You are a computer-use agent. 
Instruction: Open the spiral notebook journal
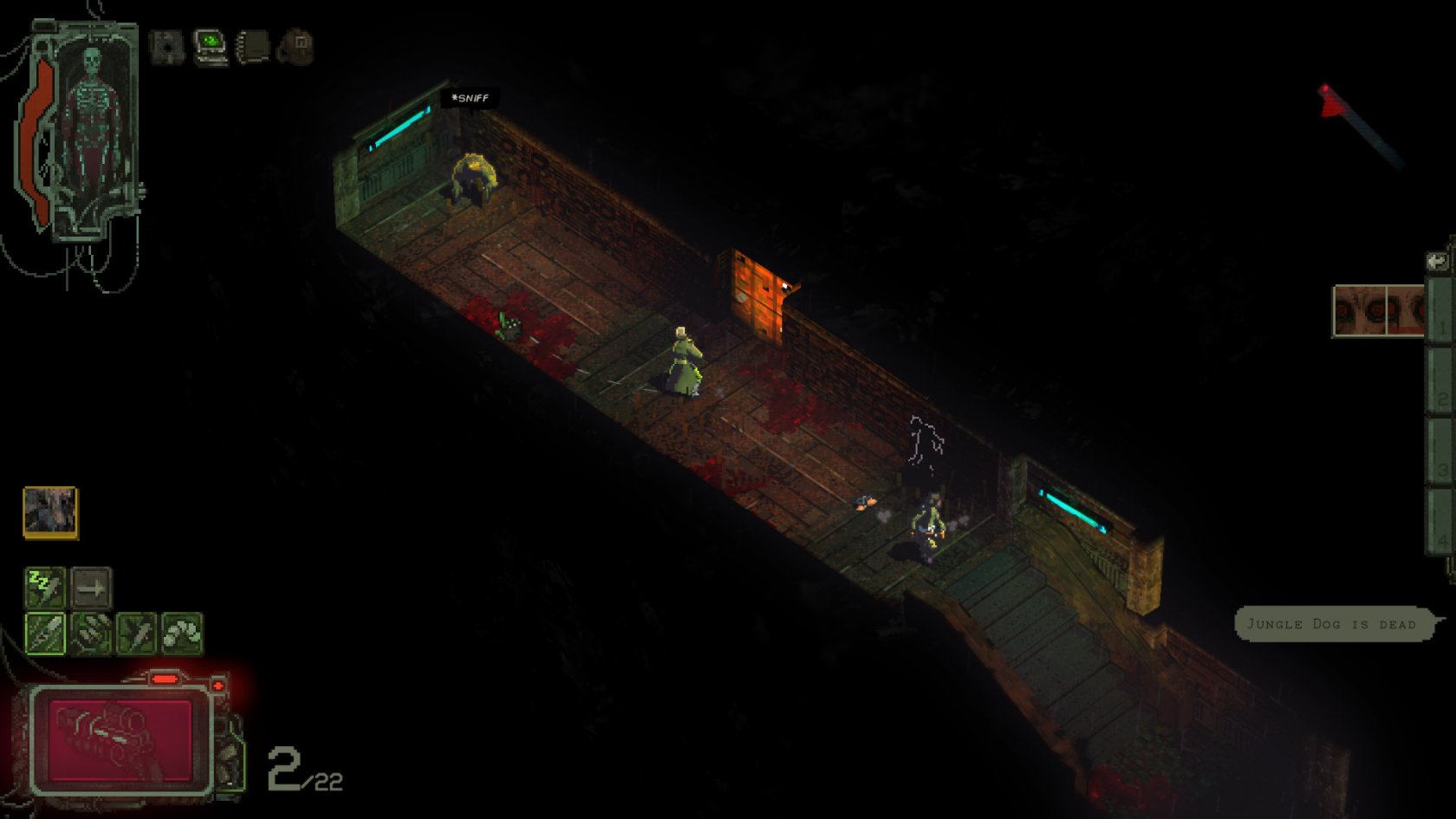253,46
